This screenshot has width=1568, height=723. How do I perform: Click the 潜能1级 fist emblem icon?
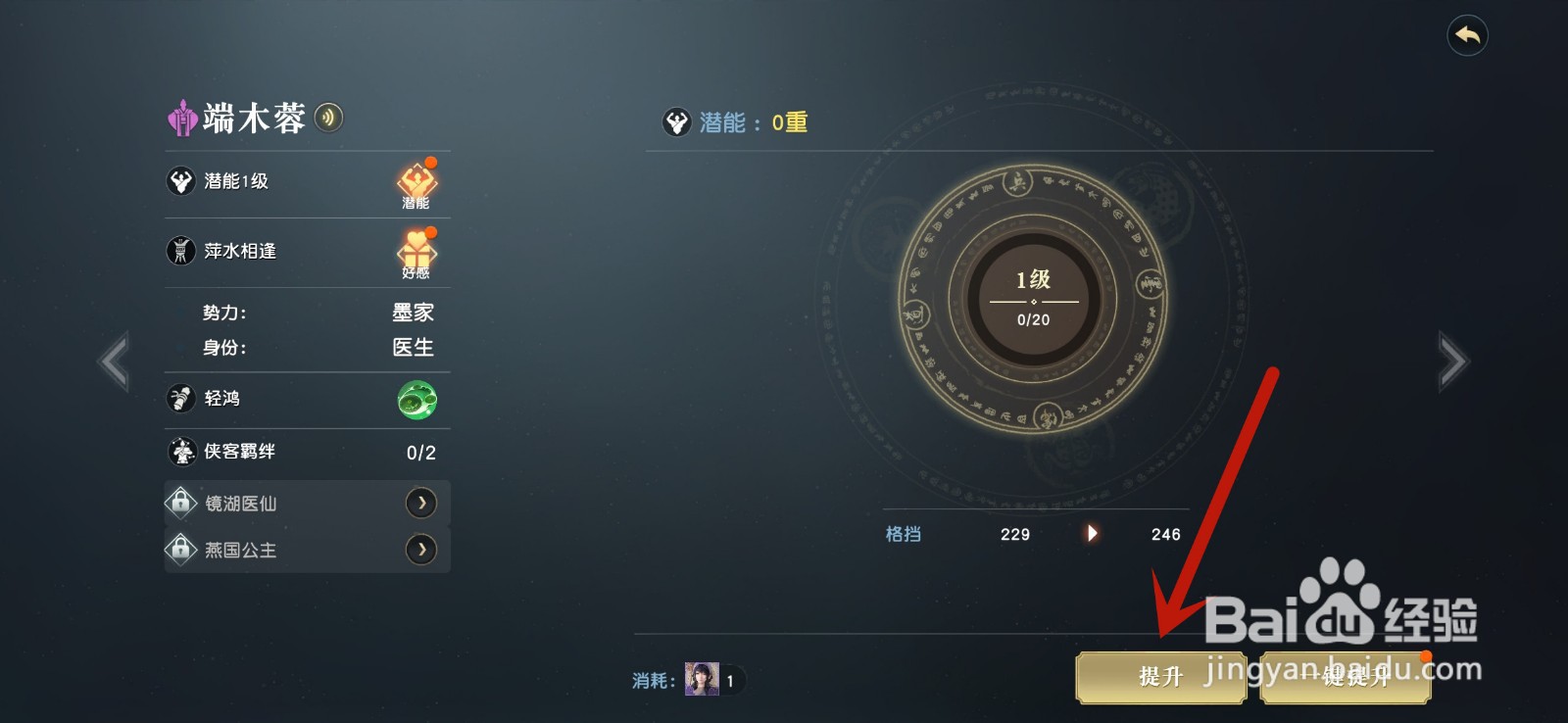point(180,182)
